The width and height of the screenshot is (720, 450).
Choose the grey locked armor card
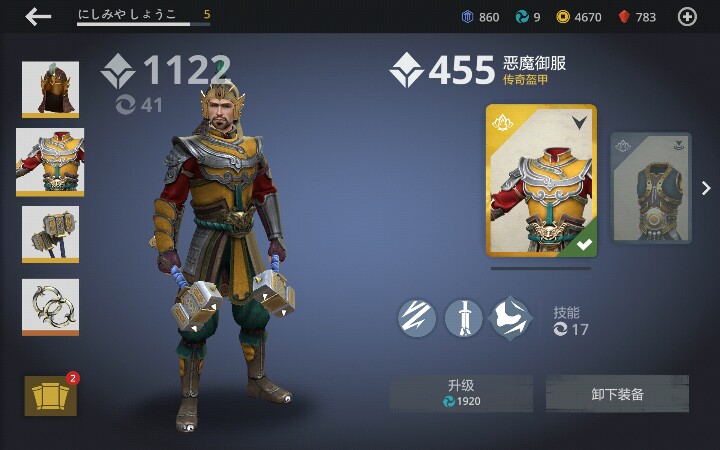pos(651,188)
